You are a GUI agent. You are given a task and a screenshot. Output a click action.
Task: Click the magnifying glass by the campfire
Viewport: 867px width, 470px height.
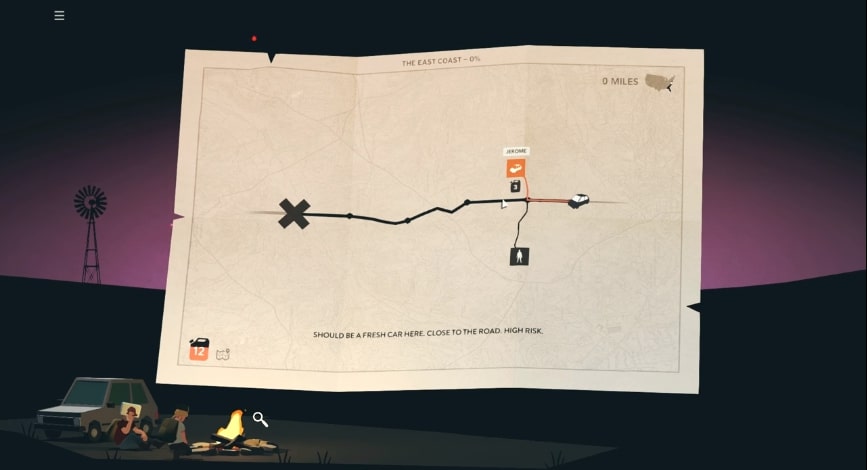pyautogui.click(x=260, y=419)
